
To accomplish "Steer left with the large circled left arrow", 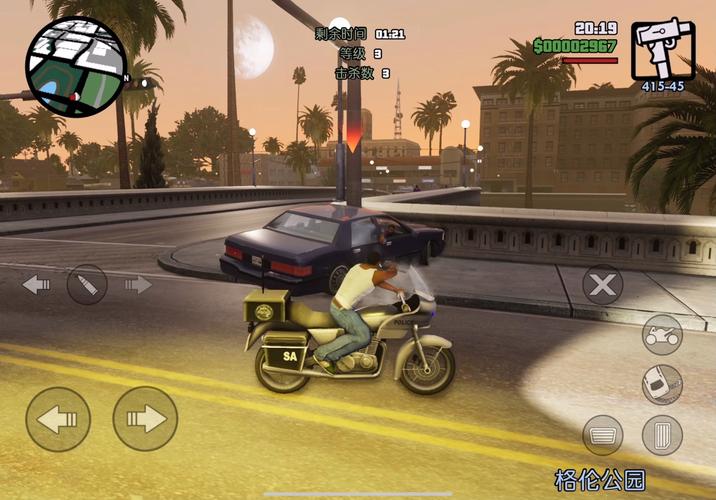I will [58, 419].
